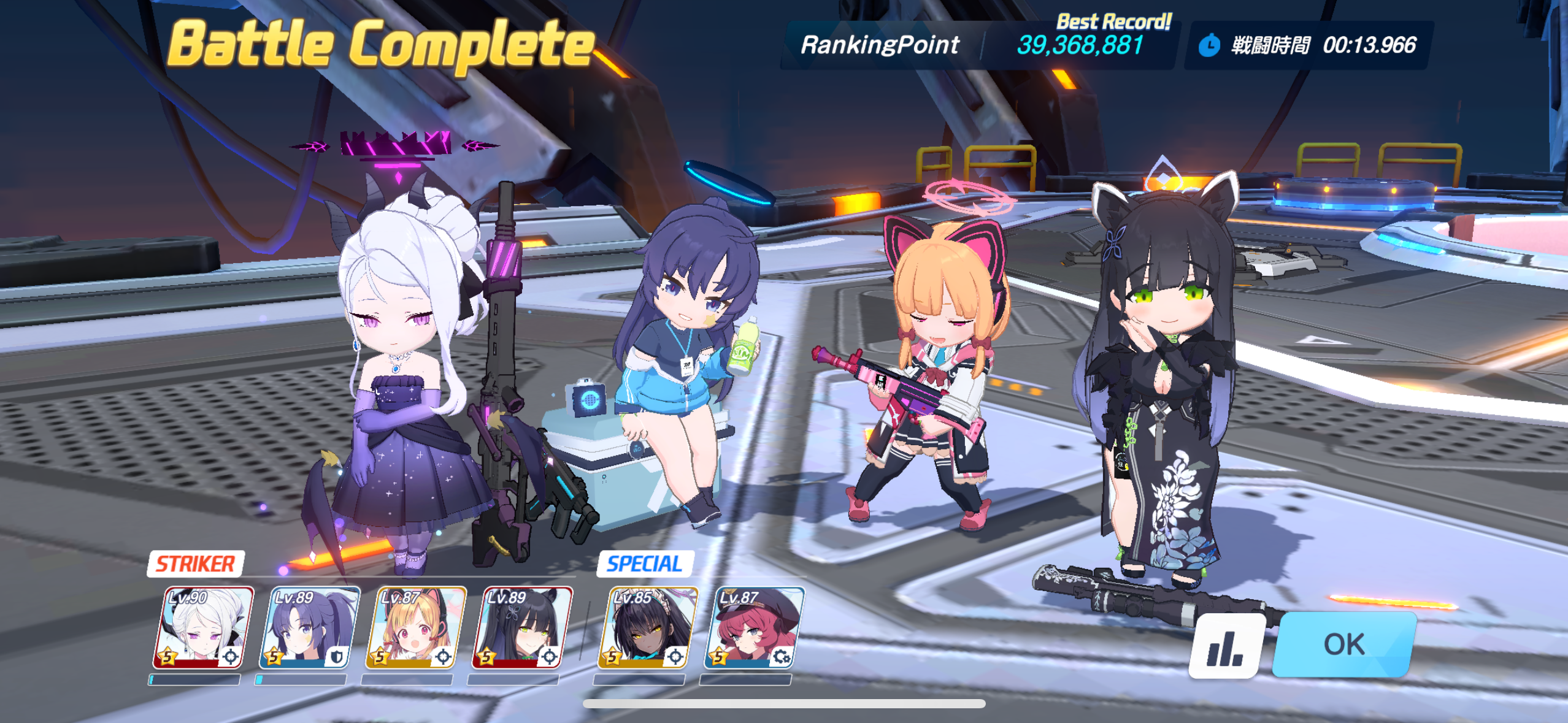Screen dimensions: 1568x723
Task: Select the Lv.89 black-haired striker portrait
Action: tap(521, 627)
